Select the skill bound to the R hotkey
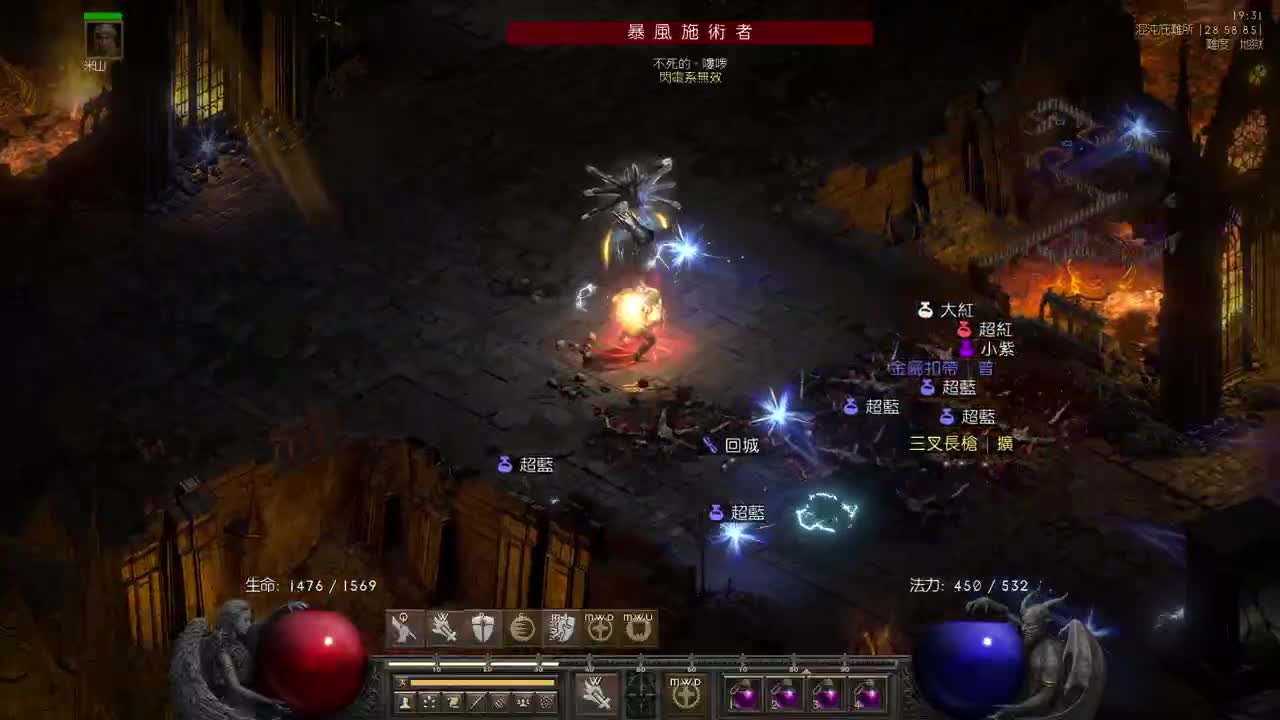 pos(523,628)
